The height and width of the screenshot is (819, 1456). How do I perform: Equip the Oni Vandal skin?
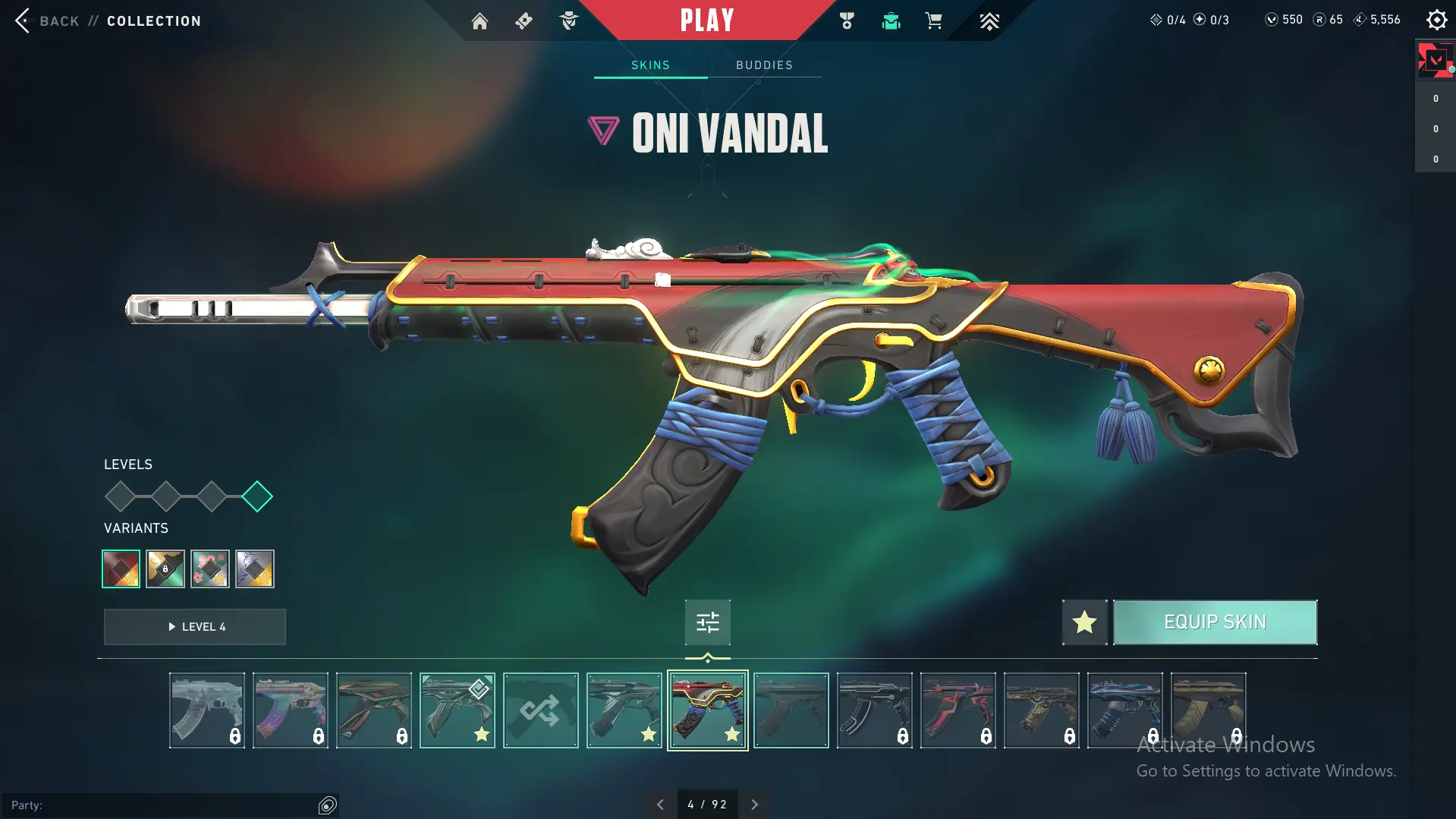(1215, 622)
